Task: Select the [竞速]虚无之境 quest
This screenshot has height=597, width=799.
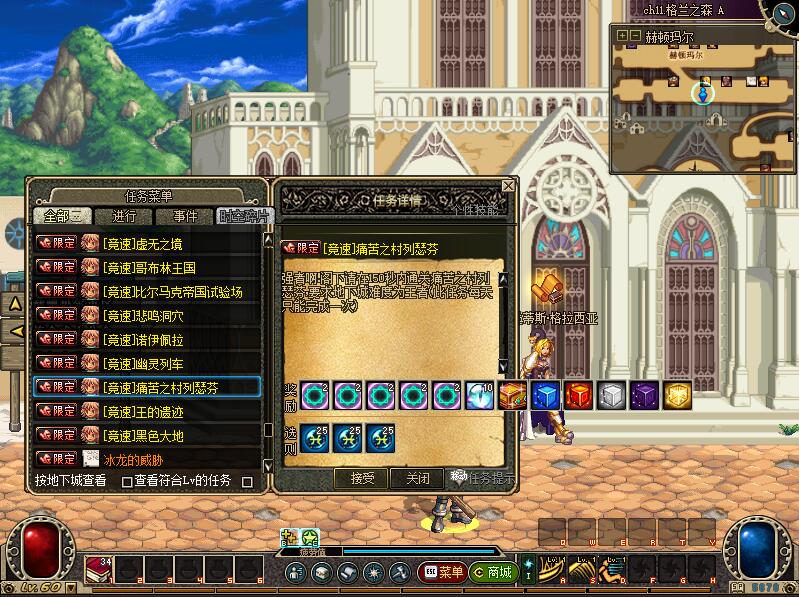Action: [x=147, y=243]
